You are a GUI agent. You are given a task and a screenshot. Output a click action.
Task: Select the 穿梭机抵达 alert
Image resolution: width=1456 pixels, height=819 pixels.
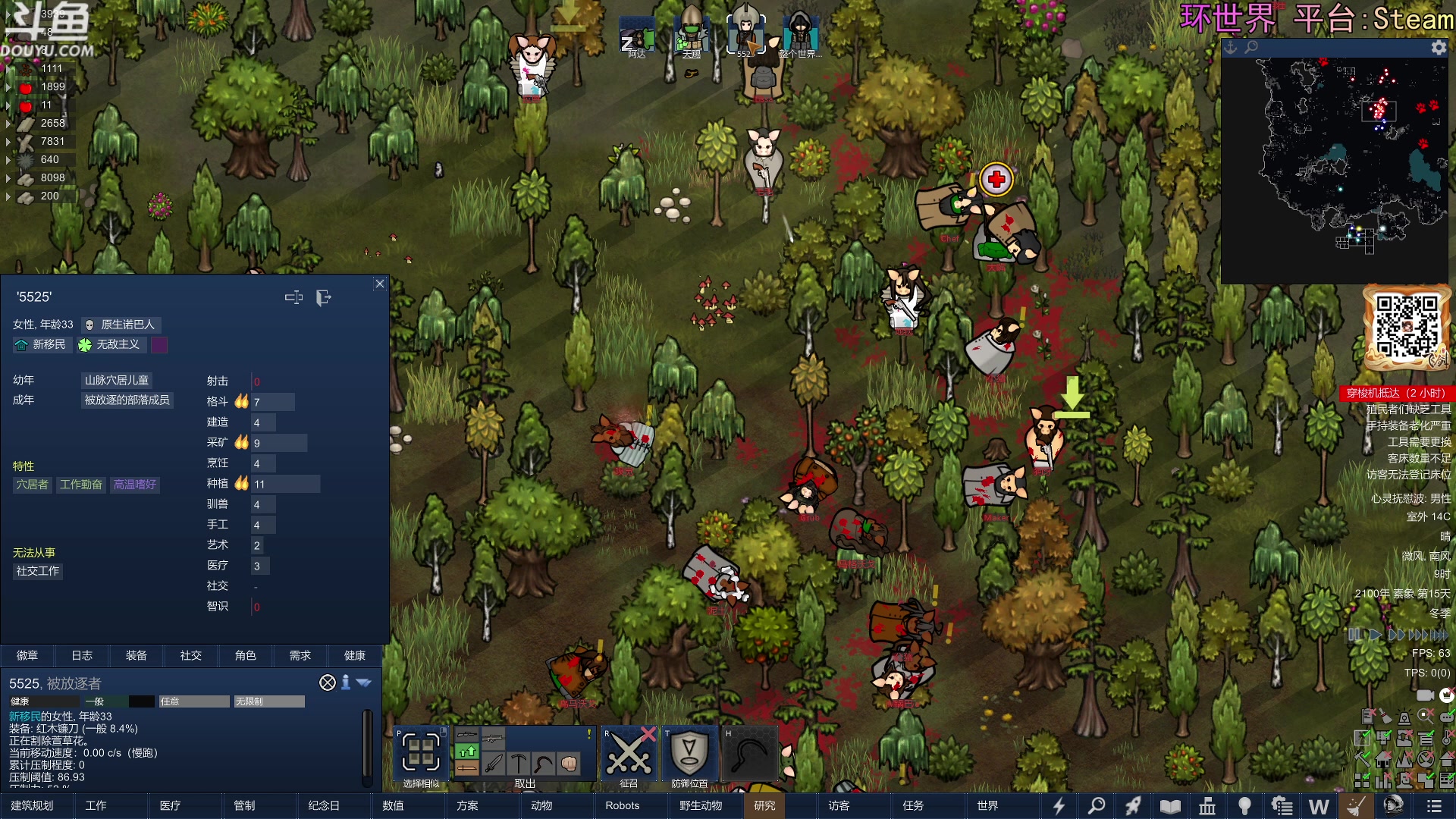pyautogui.click(x=1395, y=393)
